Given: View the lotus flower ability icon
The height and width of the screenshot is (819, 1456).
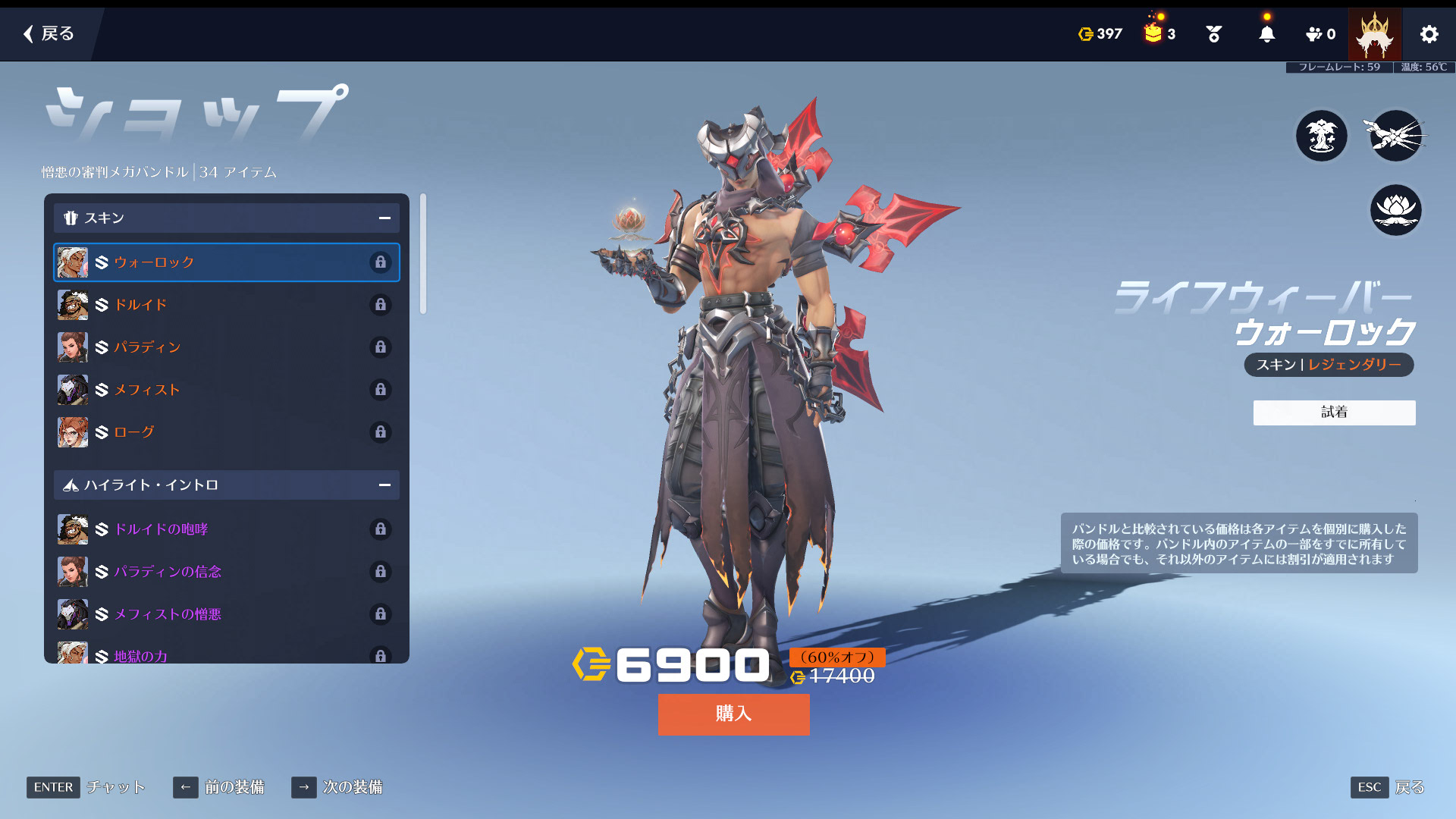Looking at the screenshot, I should 1395,210.
